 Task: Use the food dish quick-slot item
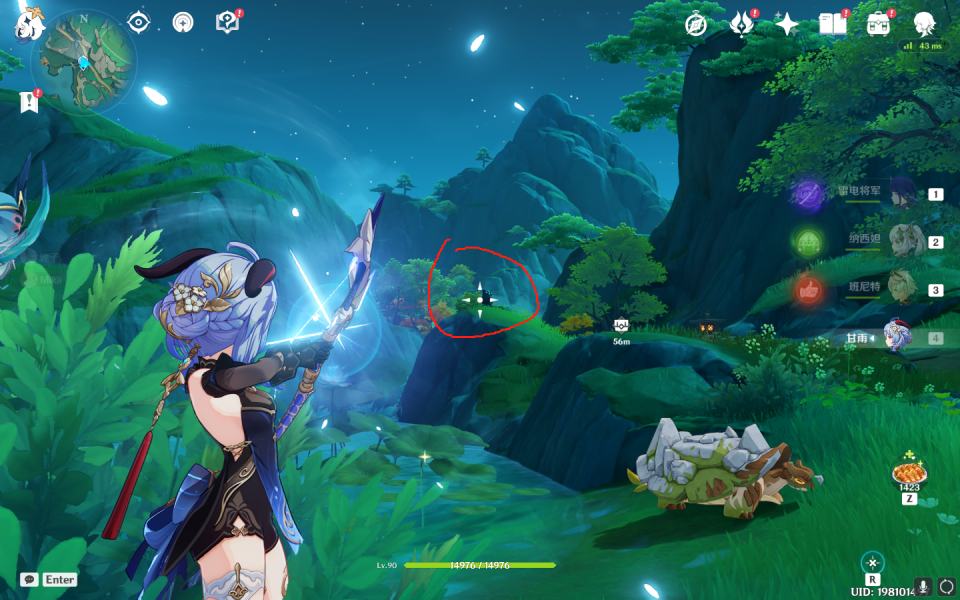pyautogui.click(x=909, y=474)
